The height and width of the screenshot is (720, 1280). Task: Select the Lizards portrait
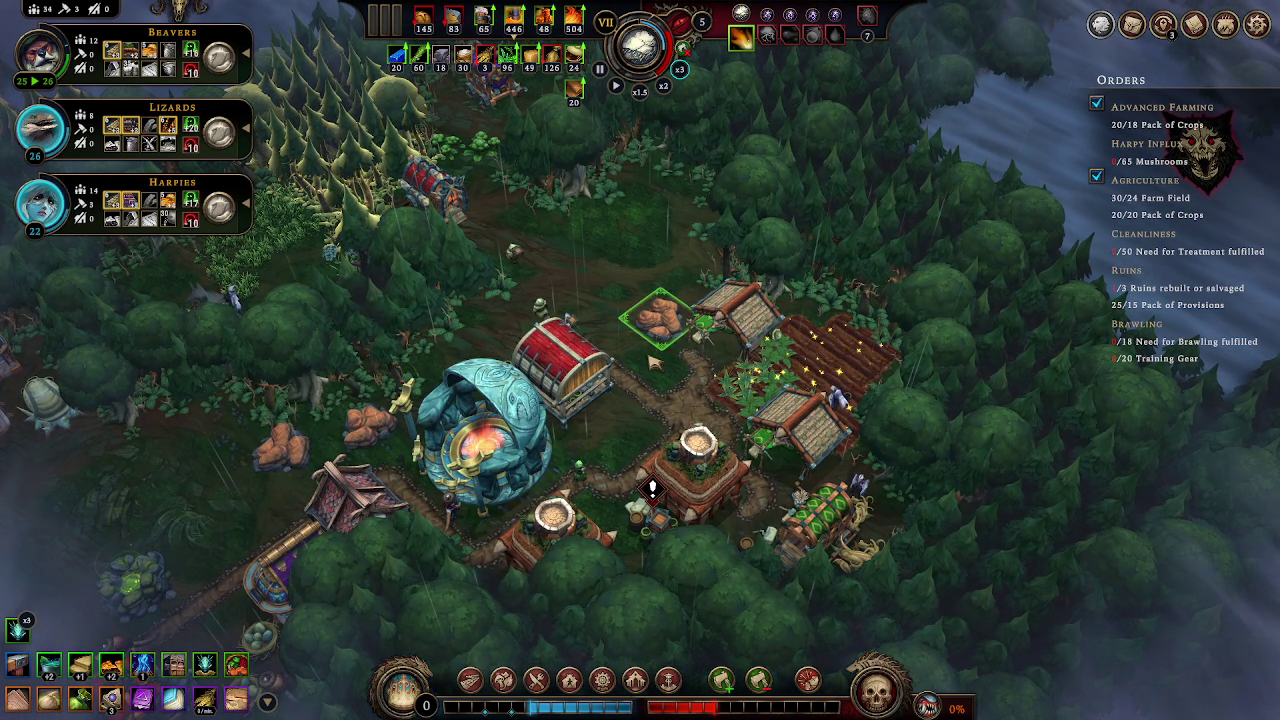(x=40, y=127)
